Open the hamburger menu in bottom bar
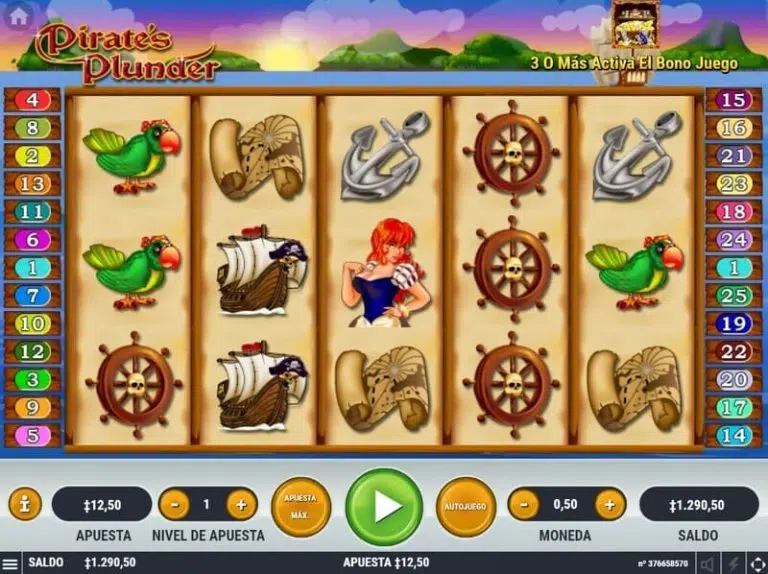The height and width of the screenshot is (574, 768). [x=9, y=564]
